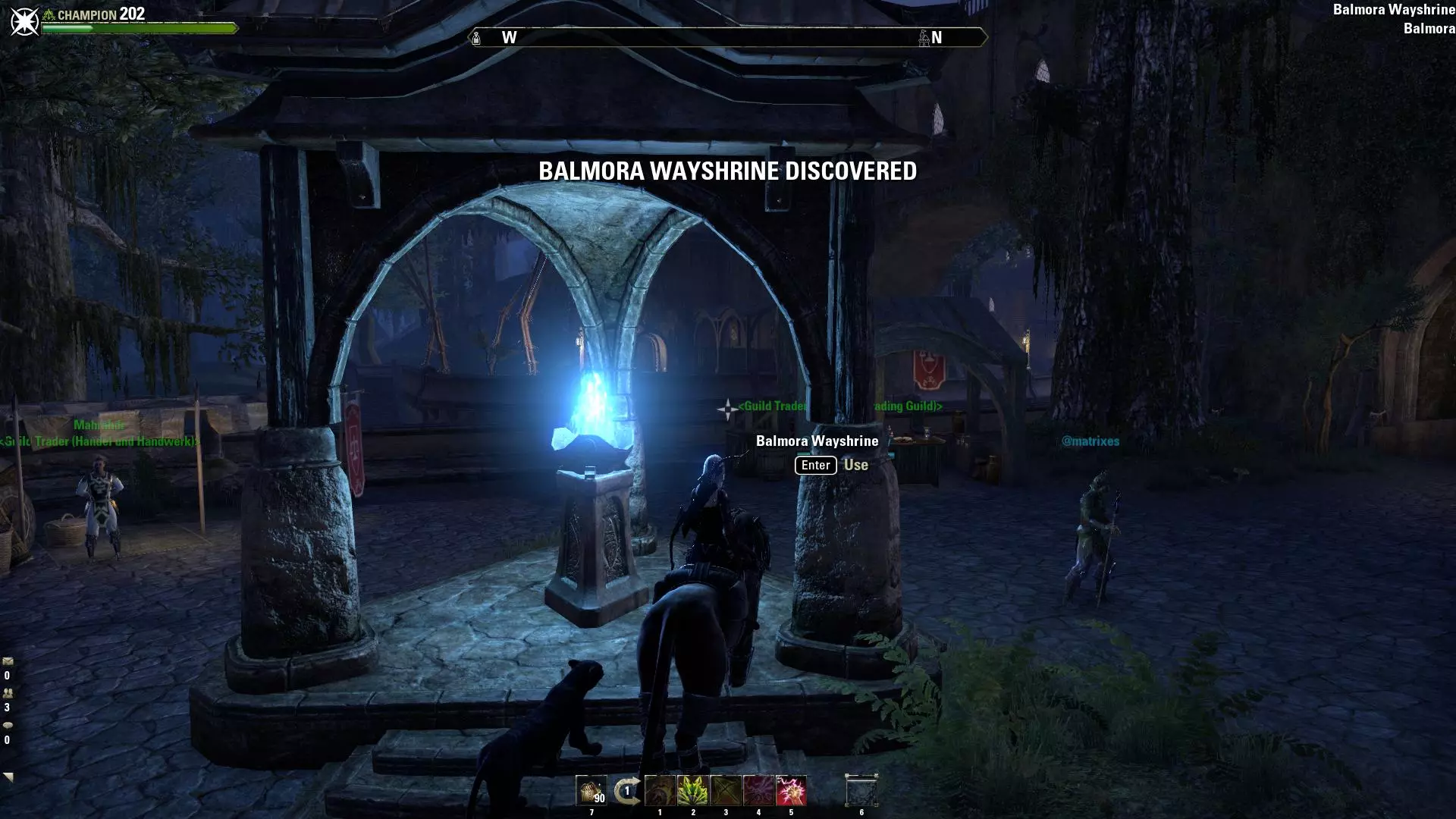Use the quickslot item with 90 charges
The width and height of the screenshot is (1456, 819).
point(591,791)
